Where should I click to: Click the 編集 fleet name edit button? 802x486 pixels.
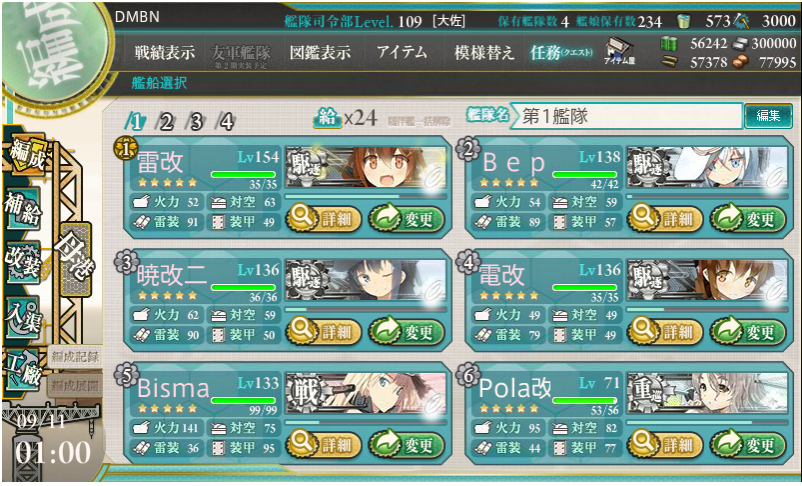768,116
